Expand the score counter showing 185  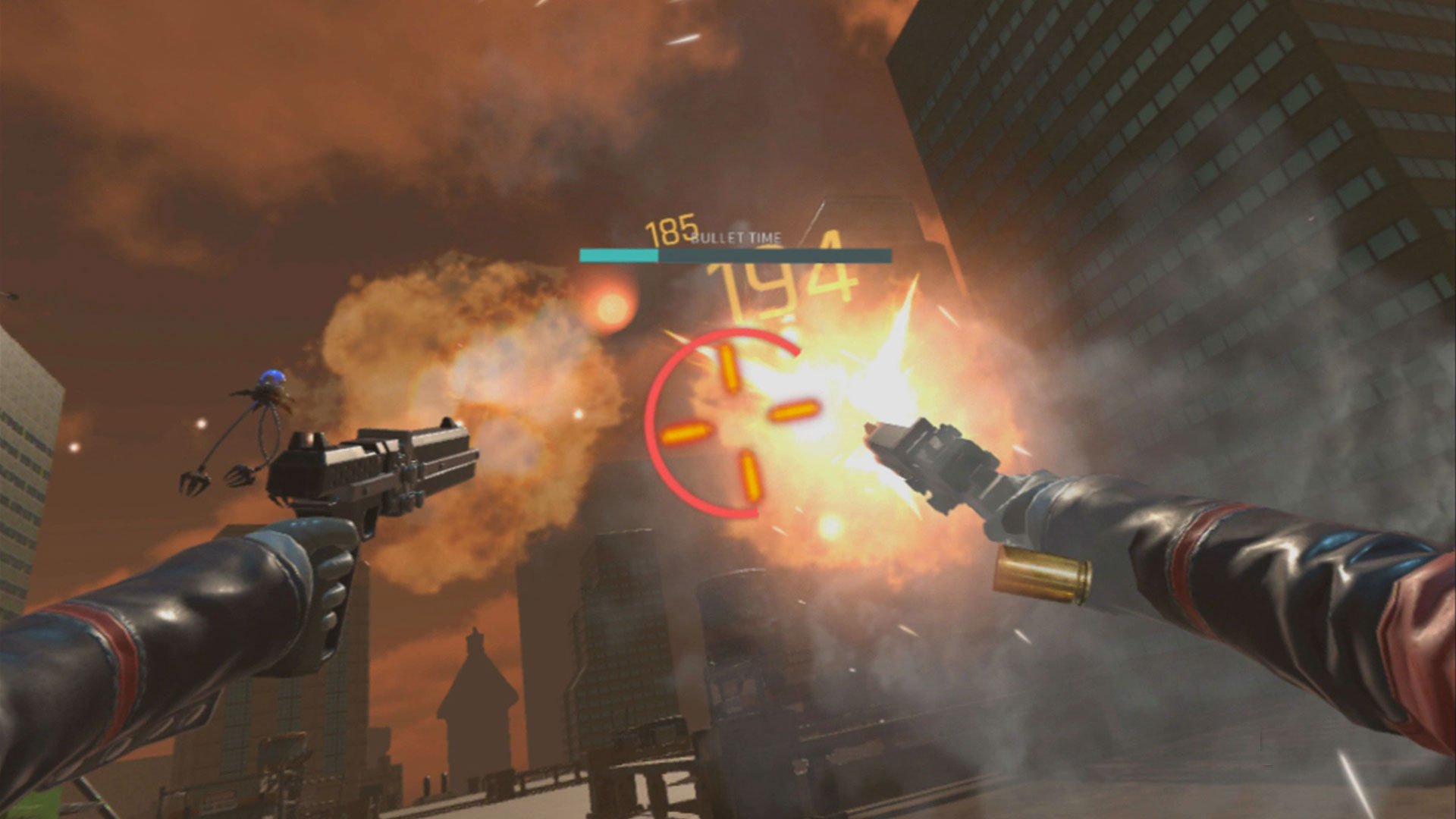(x=669, y=227)
